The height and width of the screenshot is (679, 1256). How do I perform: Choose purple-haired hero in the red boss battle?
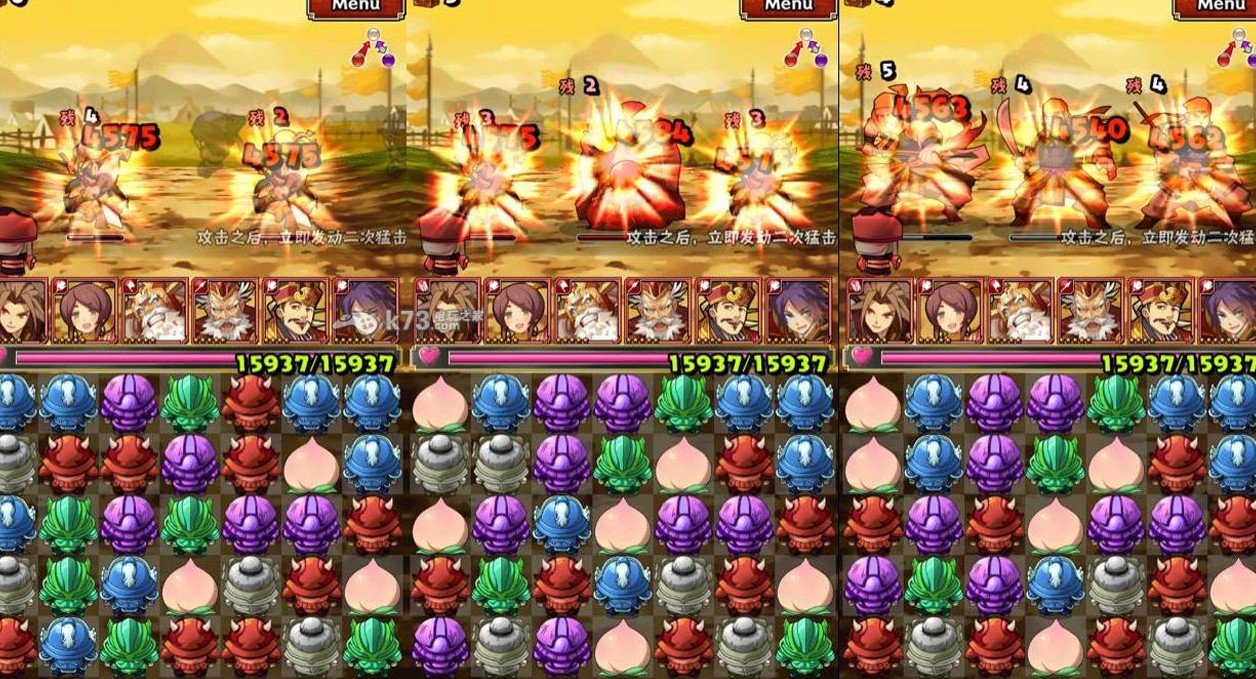point(798,311)
